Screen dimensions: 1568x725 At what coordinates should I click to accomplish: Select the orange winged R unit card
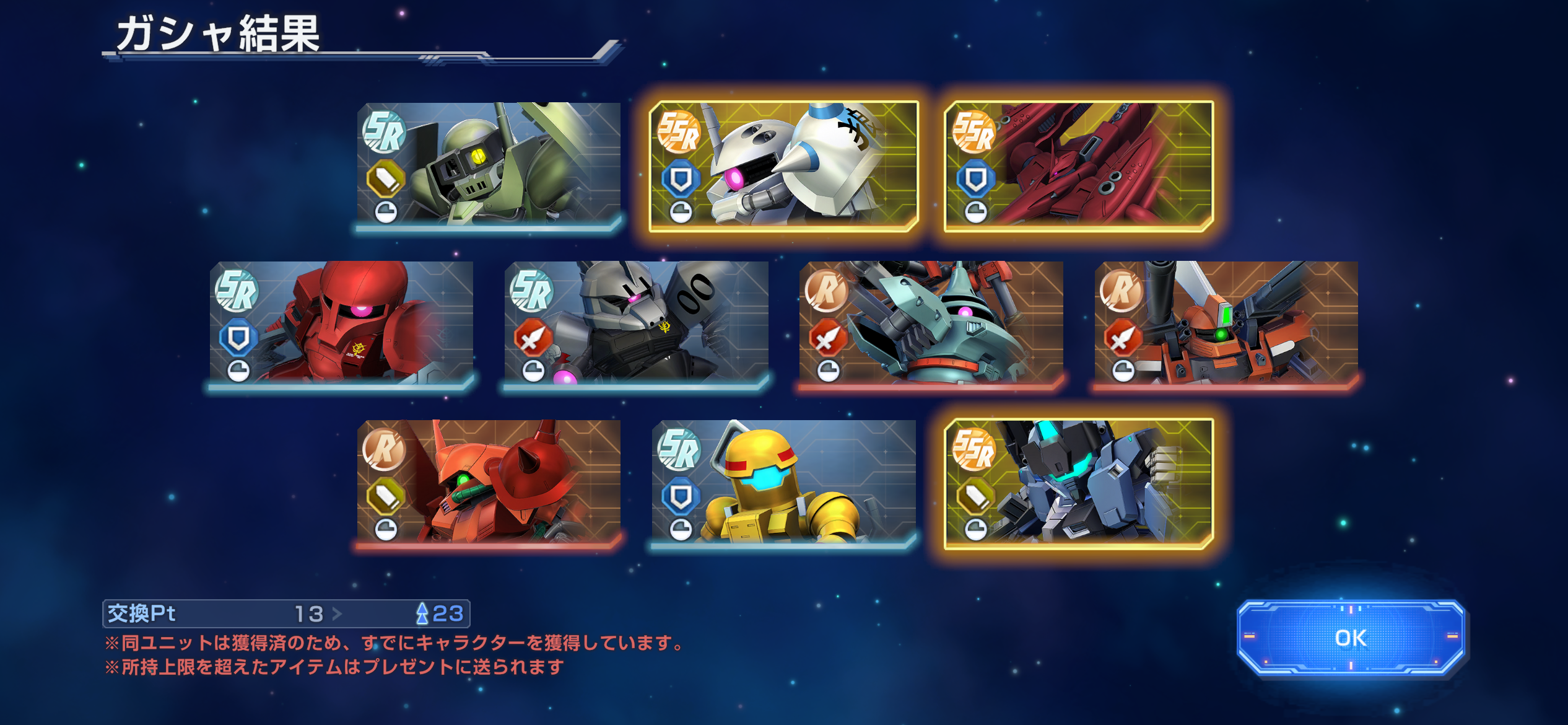(x=1226, y=324)
